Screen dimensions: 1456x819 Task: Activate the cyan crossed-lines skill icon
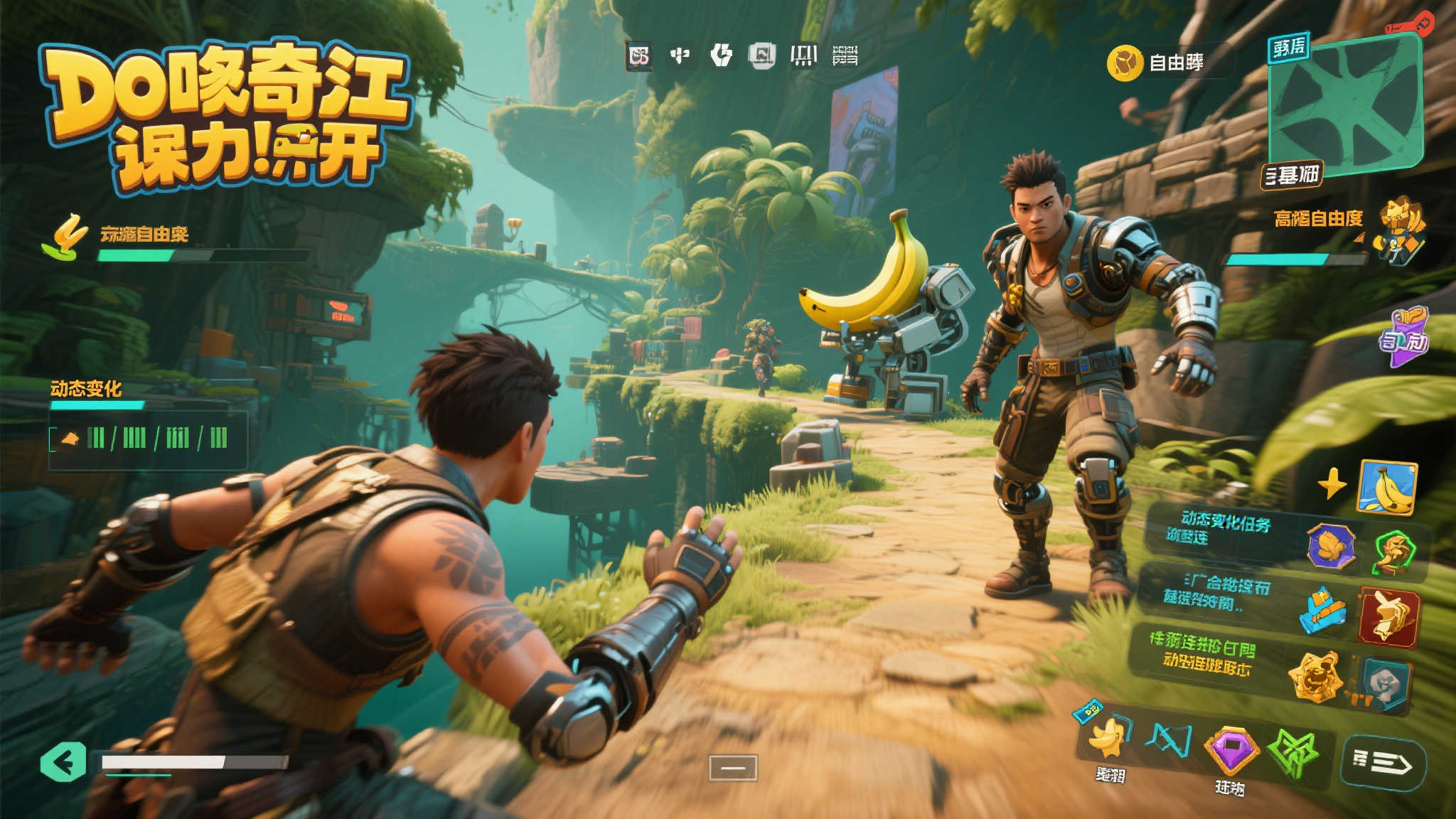click(x=1169, y=741)
